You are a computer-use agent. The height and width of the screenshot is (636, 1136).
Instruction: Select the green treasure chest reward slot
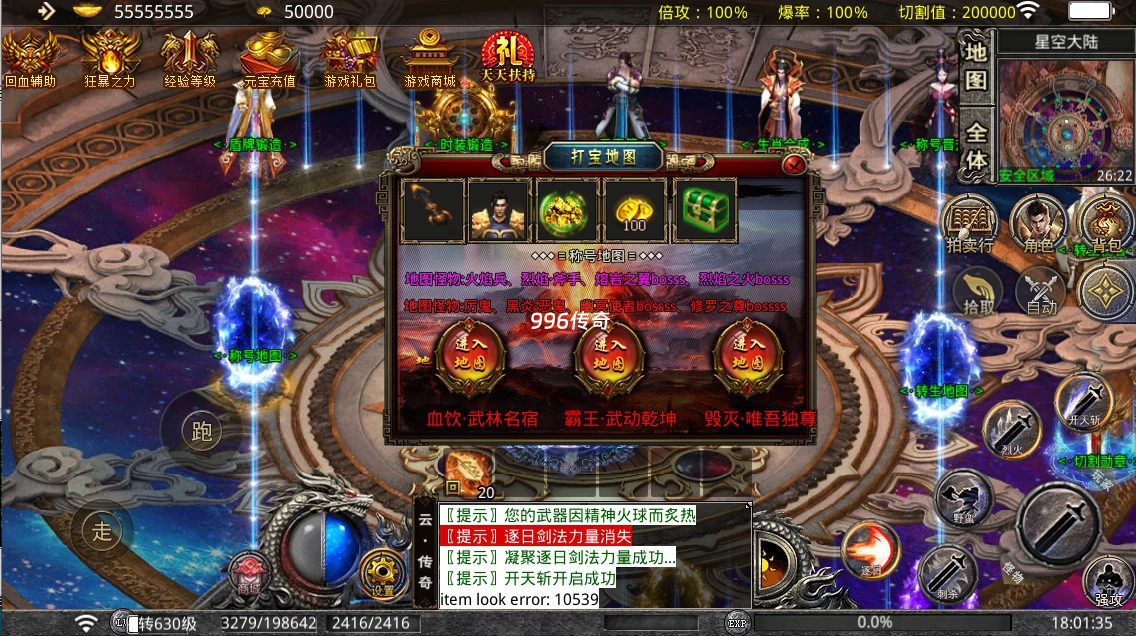point(705,210)
